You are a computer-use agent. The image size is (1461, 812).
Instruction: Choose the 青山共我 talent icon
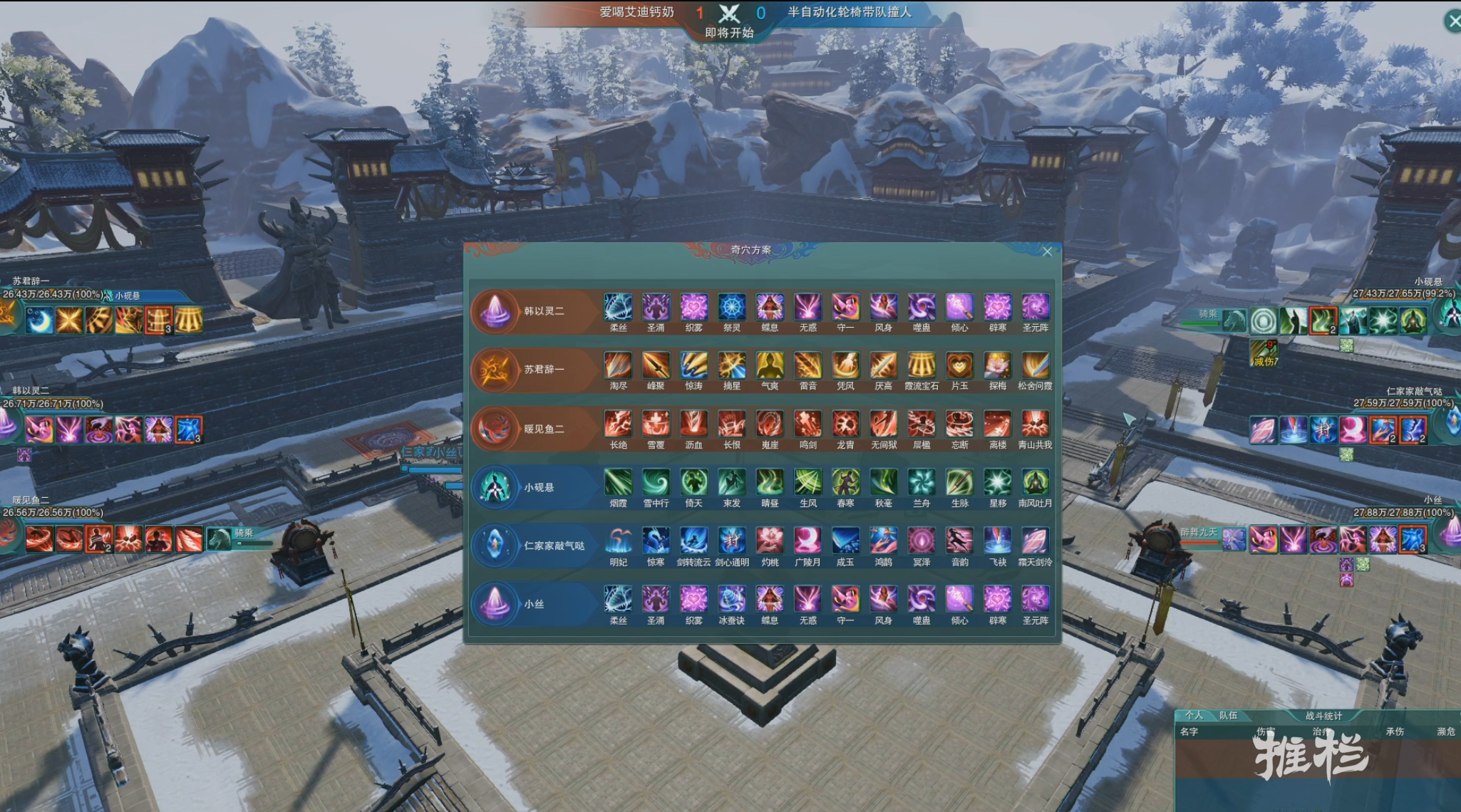tap(1036, 425)
